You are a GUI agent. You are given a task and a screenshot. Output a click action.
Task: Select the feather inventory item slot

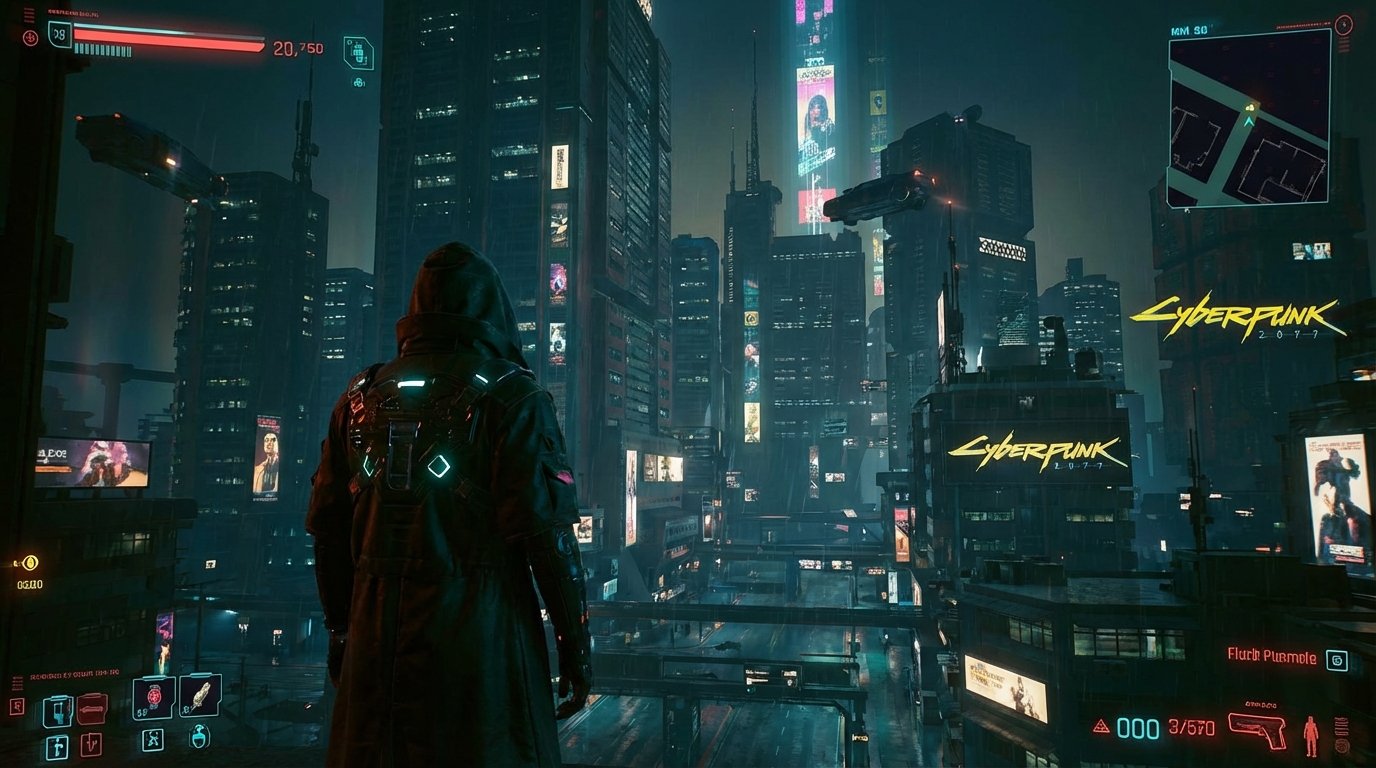[200, 696]
